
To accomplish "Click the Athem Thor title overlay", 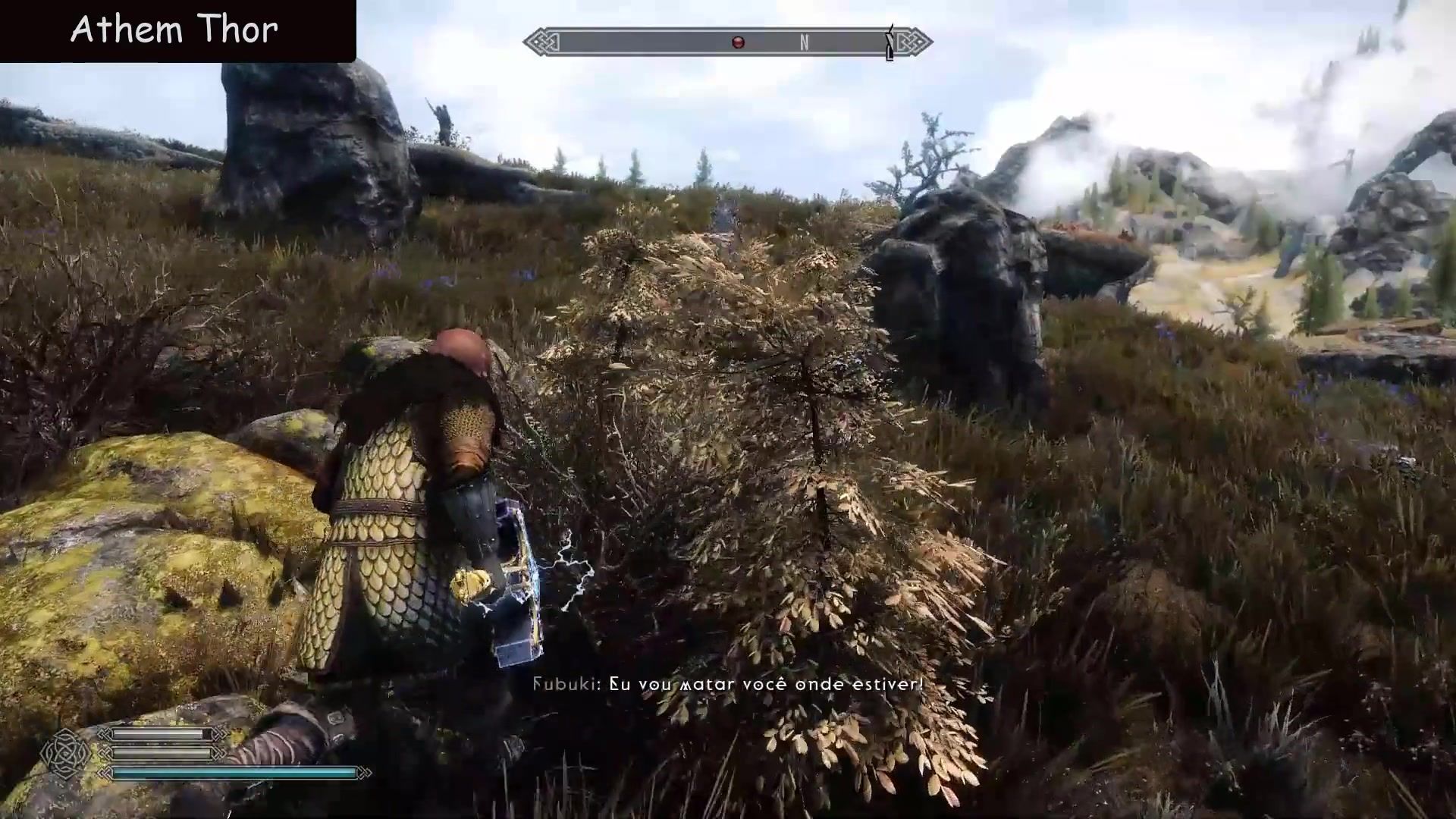I will pos(174,30).
